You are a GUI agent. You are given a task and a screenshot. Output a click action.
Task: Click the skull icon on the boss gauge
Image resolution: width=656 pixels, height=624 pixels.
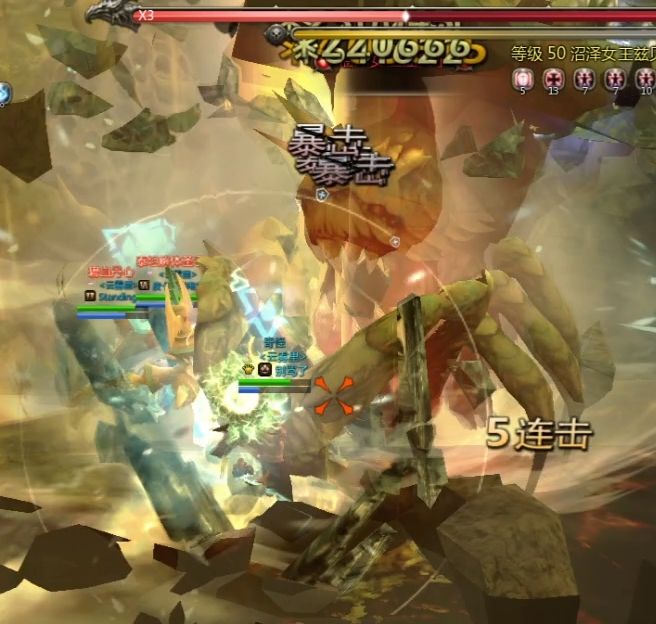[x=277, y=34]
